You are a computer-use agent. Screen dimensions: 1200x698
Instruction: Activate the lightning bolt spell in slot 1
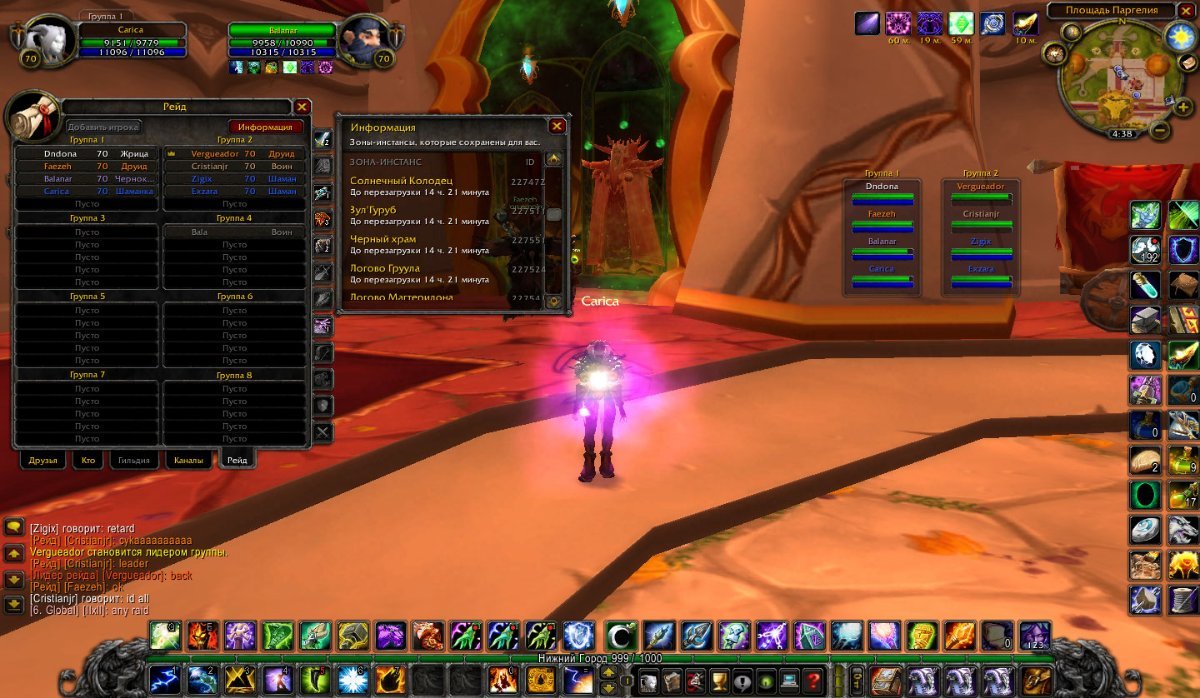click(164, 679)
